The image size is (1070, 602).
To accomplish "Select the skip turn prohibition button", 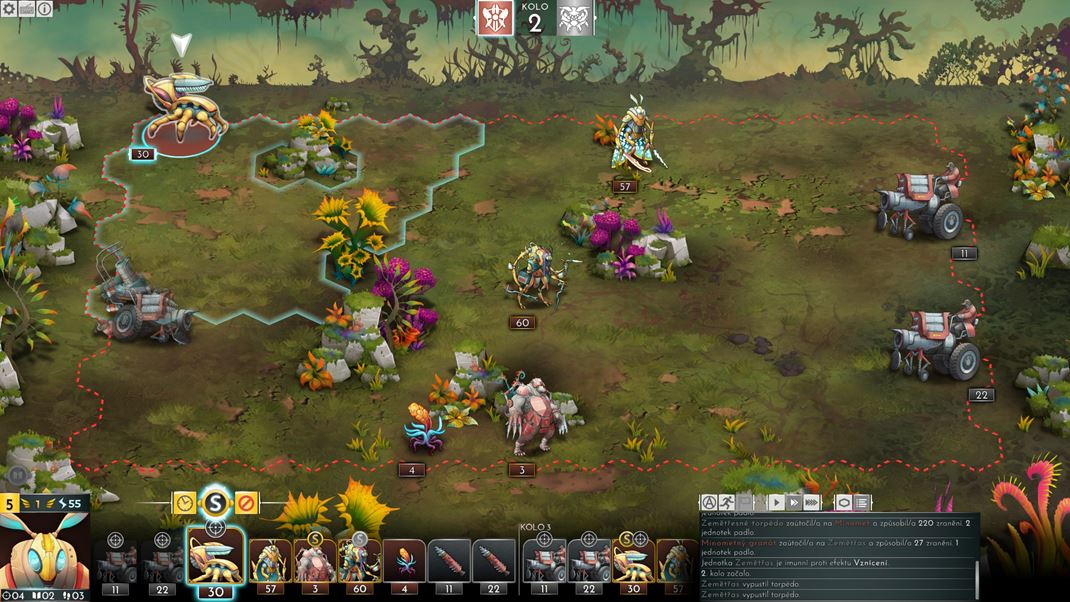I will click(x=246, y=502).
